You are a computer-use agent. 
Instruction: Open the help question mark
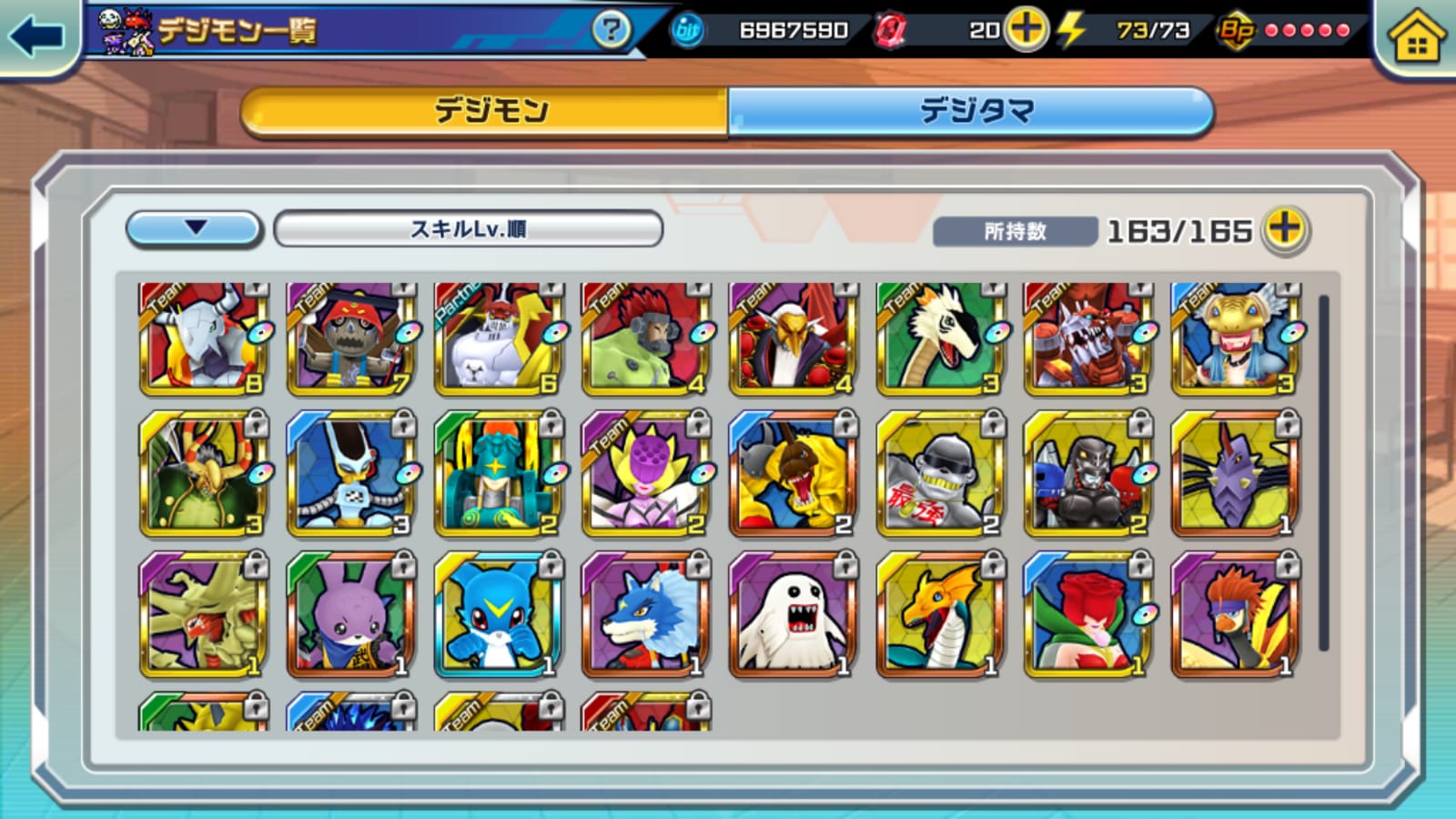coord(611,30)
